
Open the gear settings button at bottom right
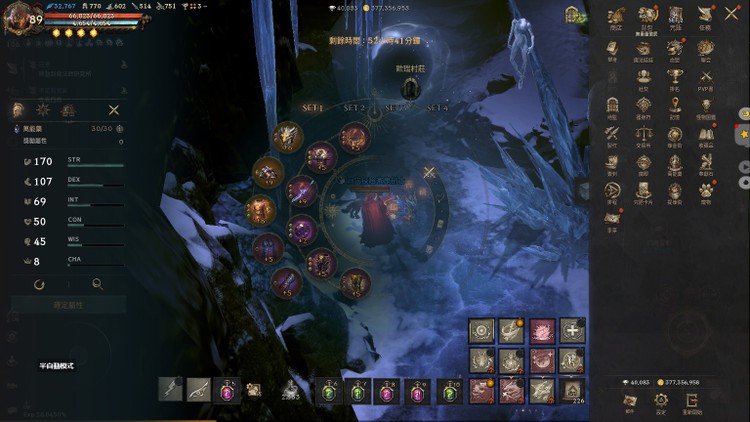click(x=660, y=398)
